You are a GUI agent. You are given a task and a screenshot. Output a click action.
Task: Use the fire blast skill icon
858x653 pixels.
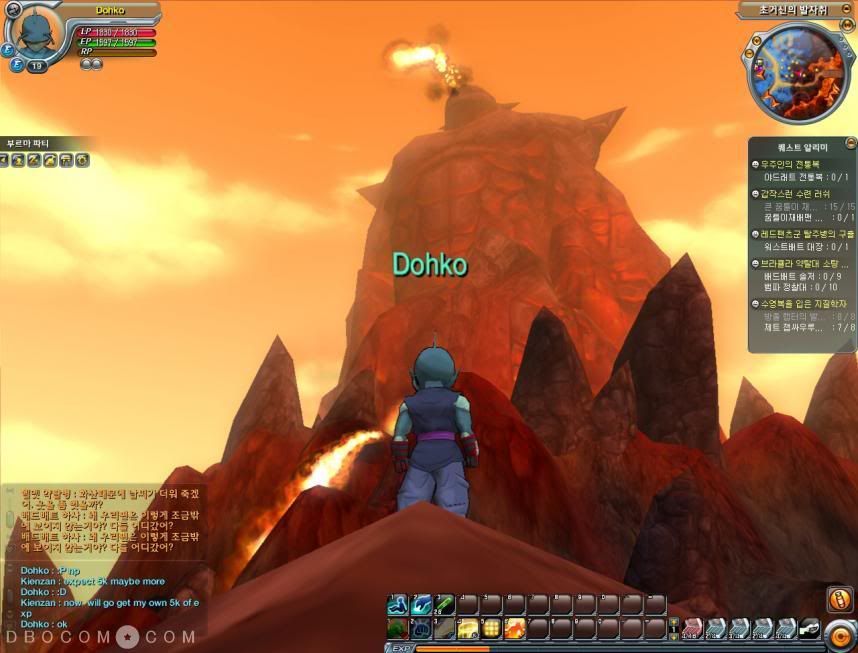[x=515, y=628]
